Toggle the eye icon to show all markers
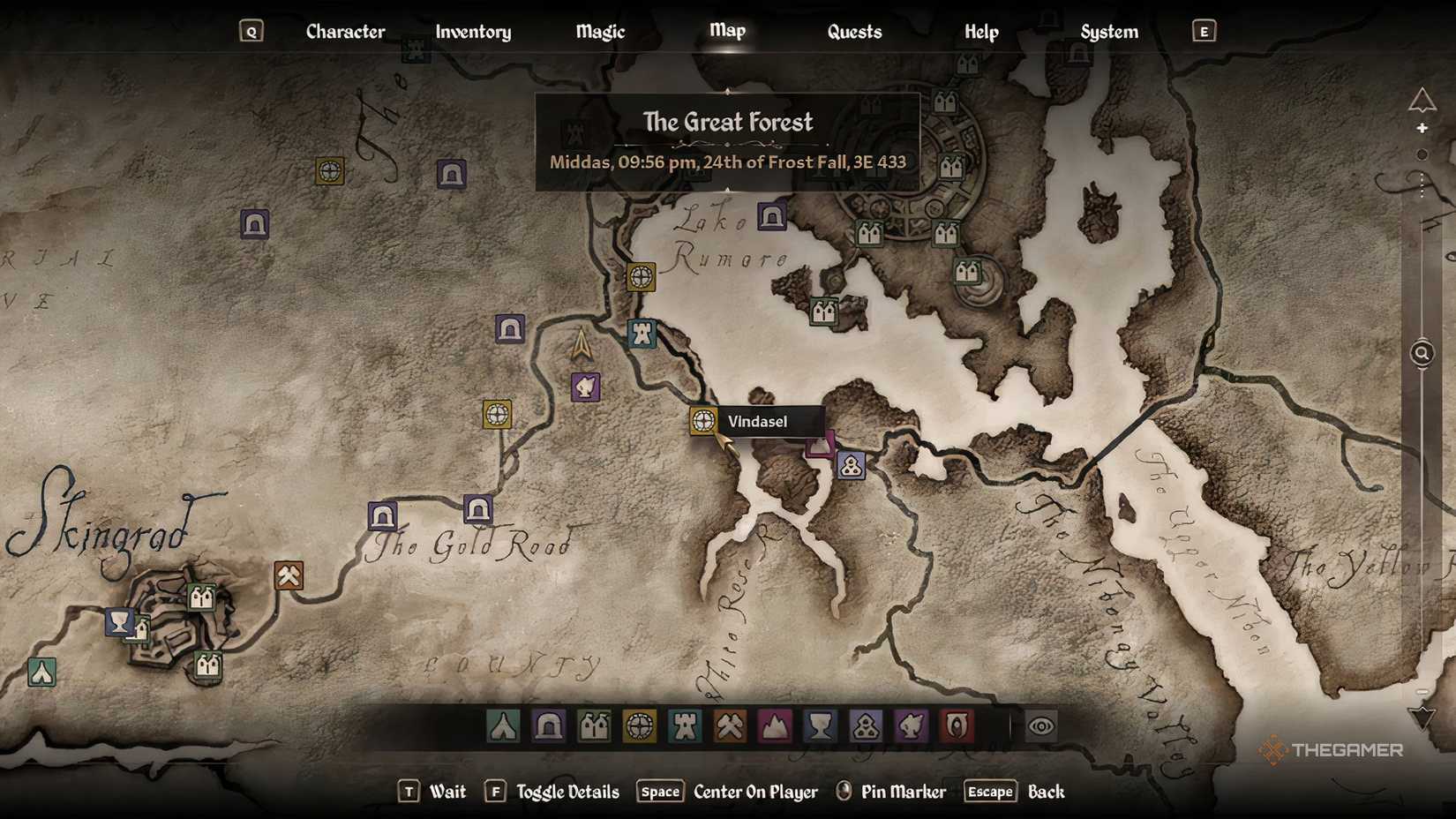Viewport: 1456px width, 819px height. [x=1042, y=726]
